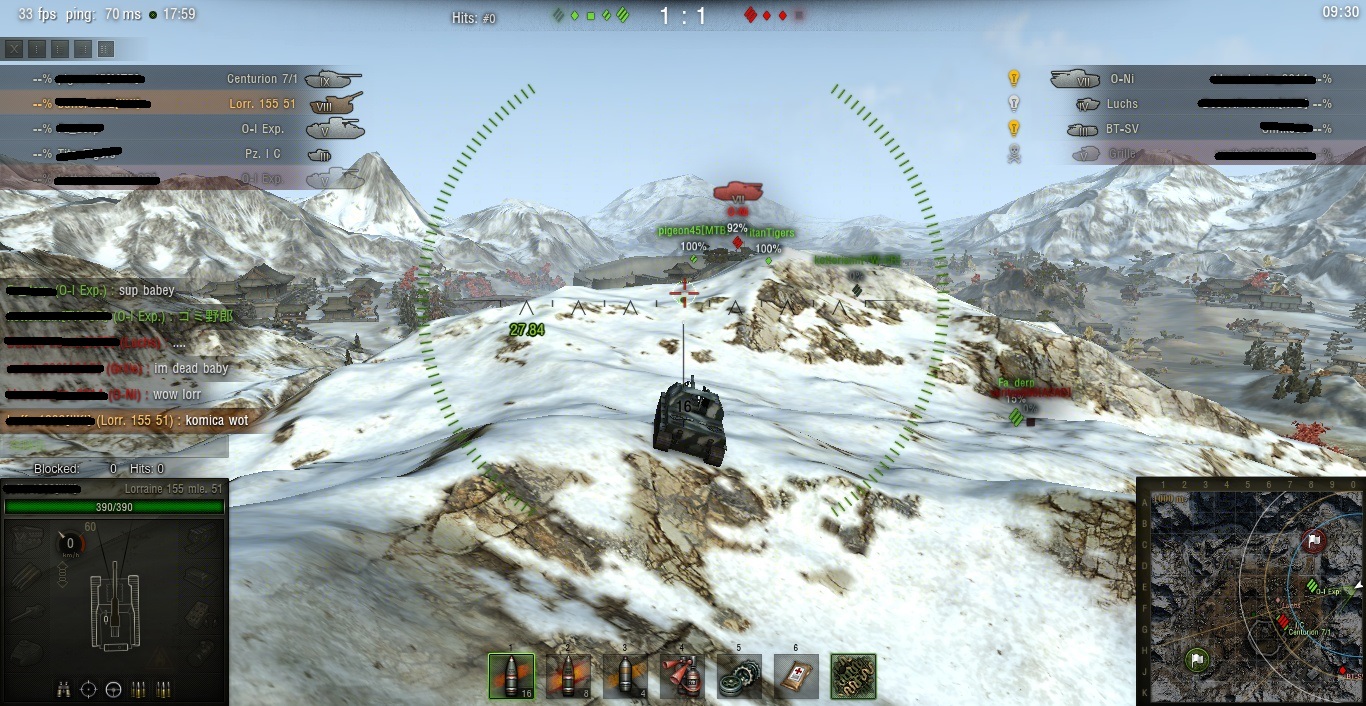The image size is (1366, 706).
Task: Activate the repair kit gears consumable
Action: [739, 676]
